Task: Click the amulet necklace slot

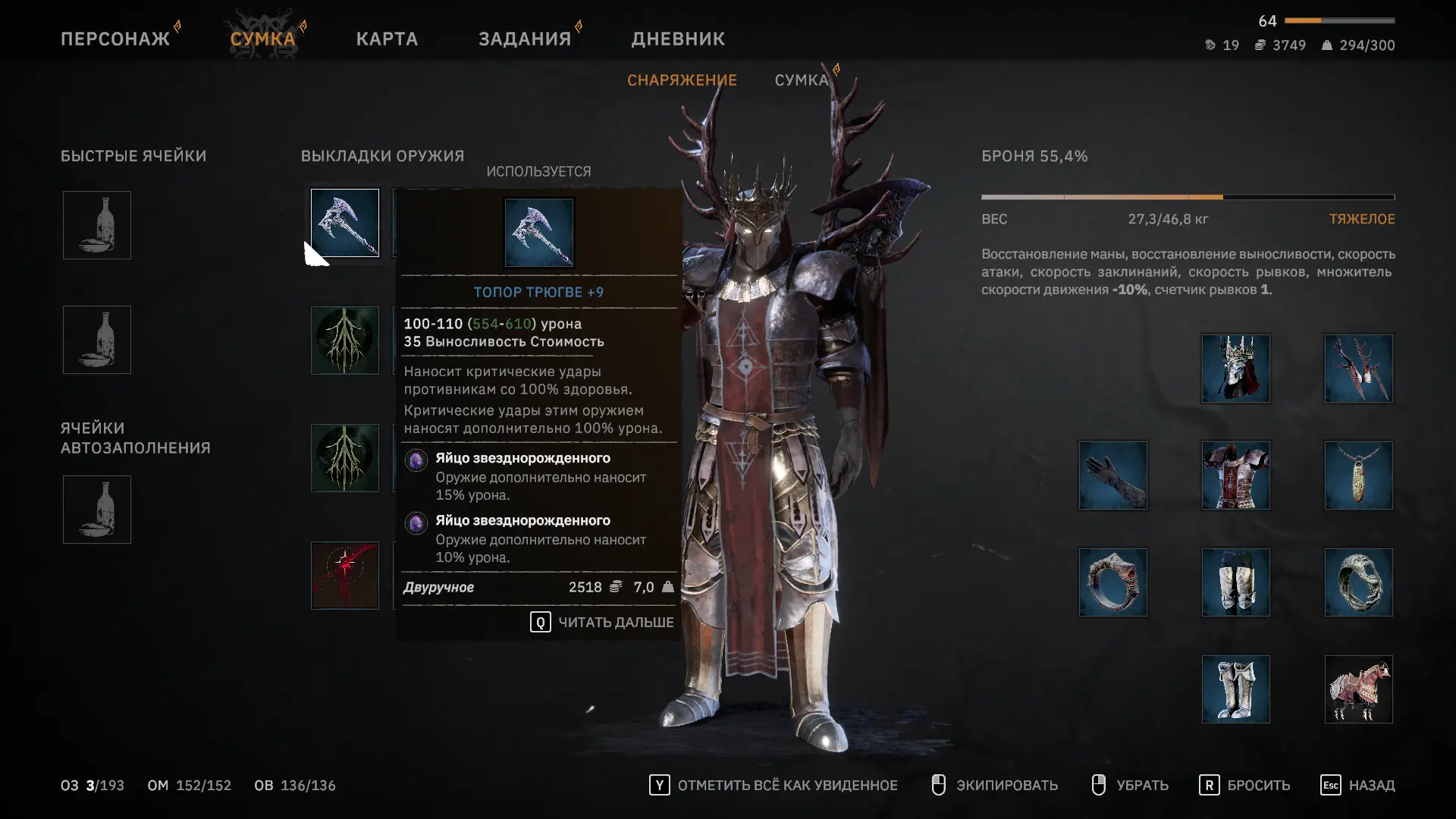Action: coord(1358,475)
